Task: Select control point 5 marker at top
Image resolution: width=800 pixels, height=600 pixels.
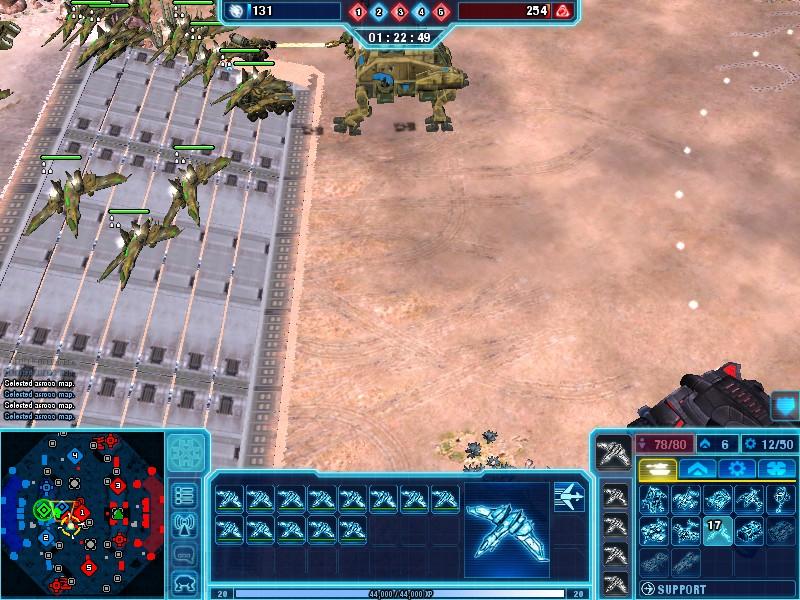Action: pyautogui.click(x=441, y=12)
